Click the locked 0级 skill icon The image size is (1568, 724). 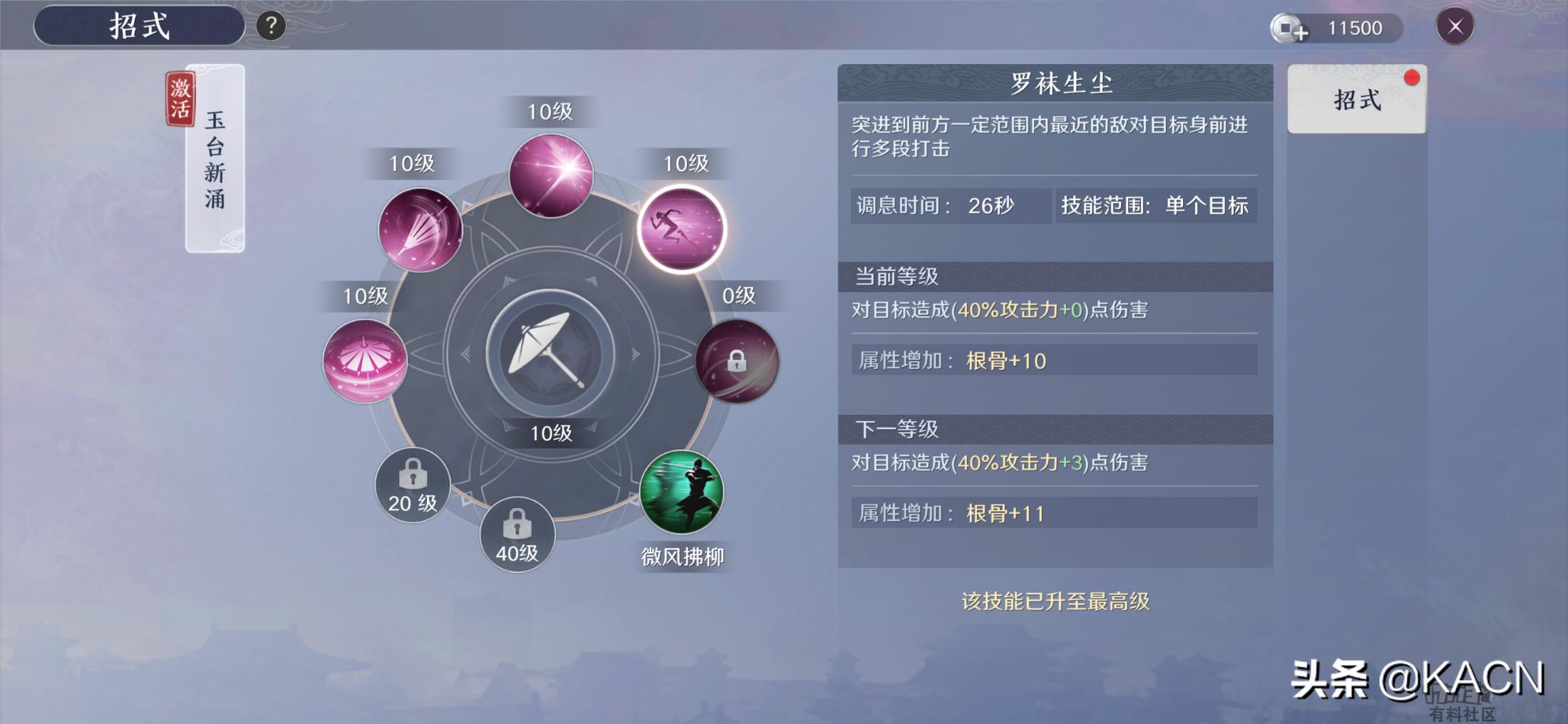click(x=738, y=362)
